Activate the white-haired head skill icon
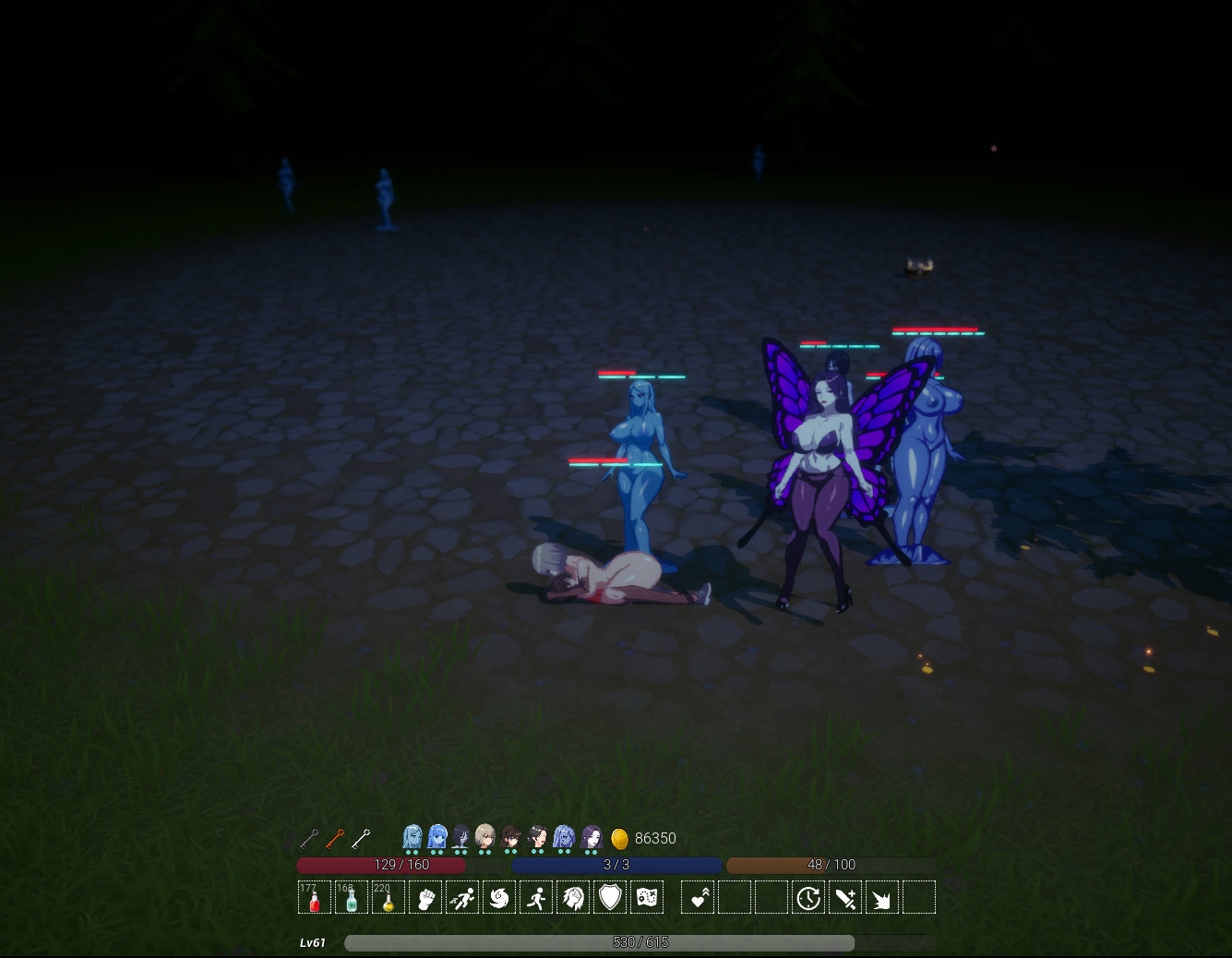Screen dimensions: 1232x958 (573, 898)
